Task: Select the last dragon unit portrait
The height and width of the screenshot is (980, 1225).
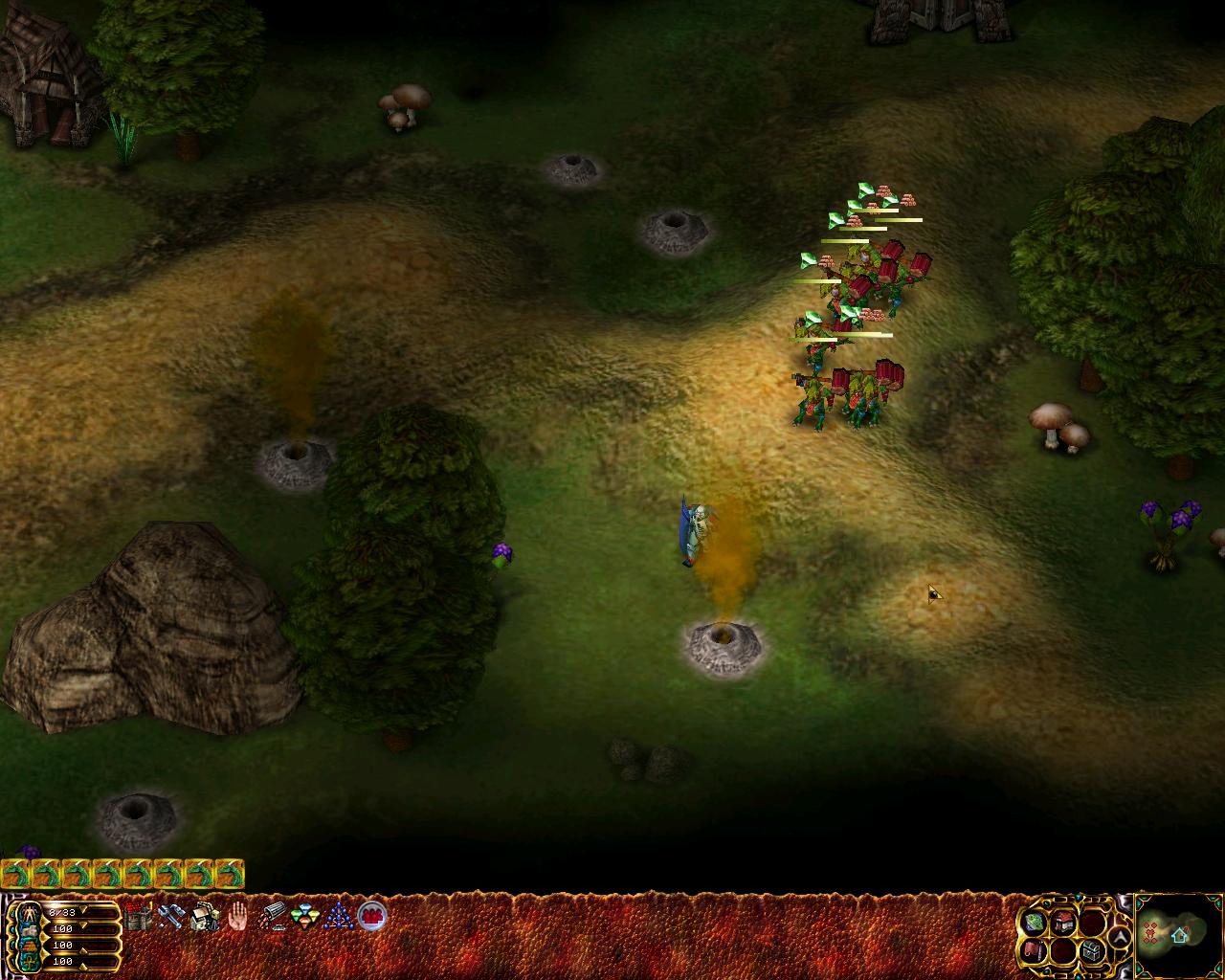Action: (230, 874)
